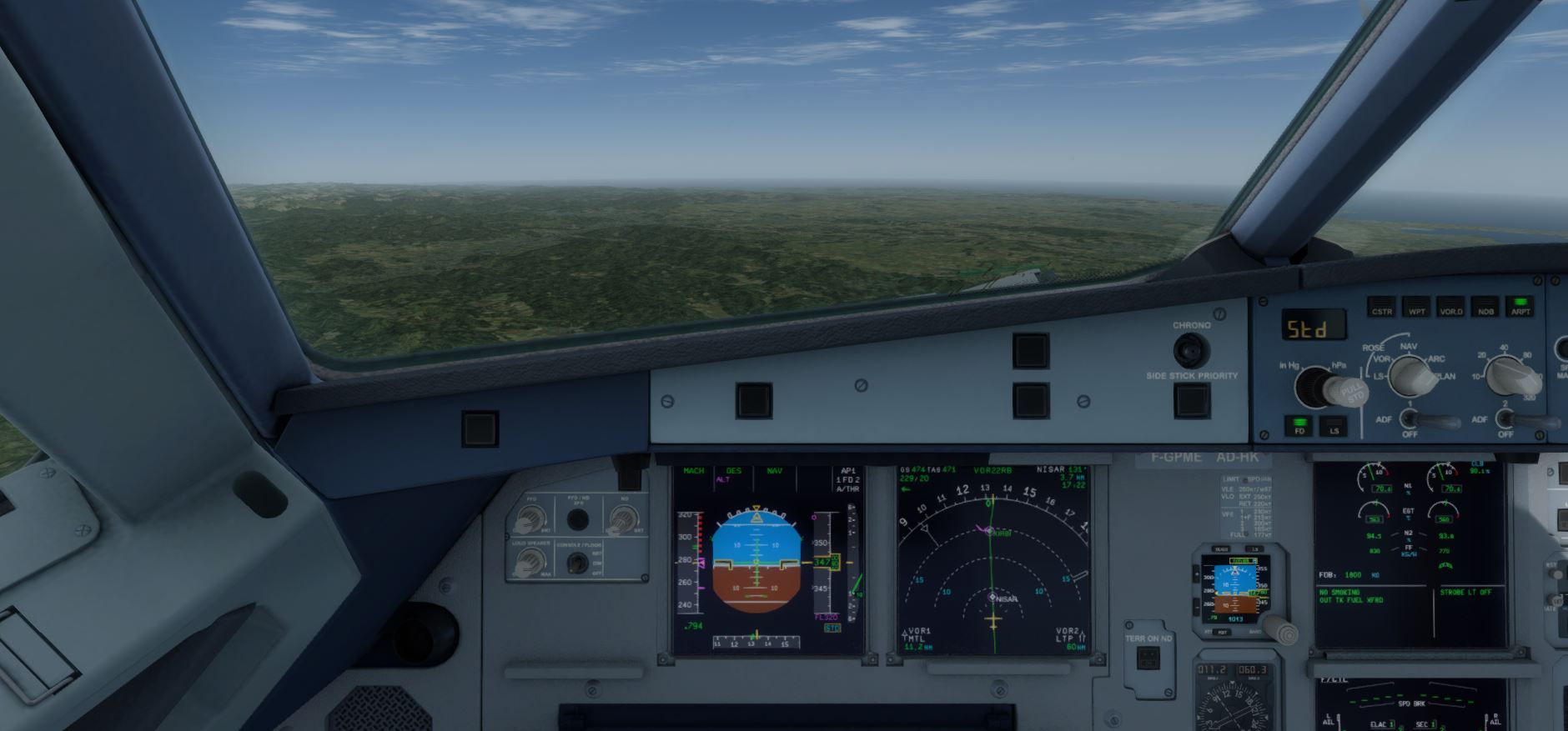Activate the LS button beside FD
Image resolution: width=1568 pixels, height=731 pixels.
coord(1334,427)
